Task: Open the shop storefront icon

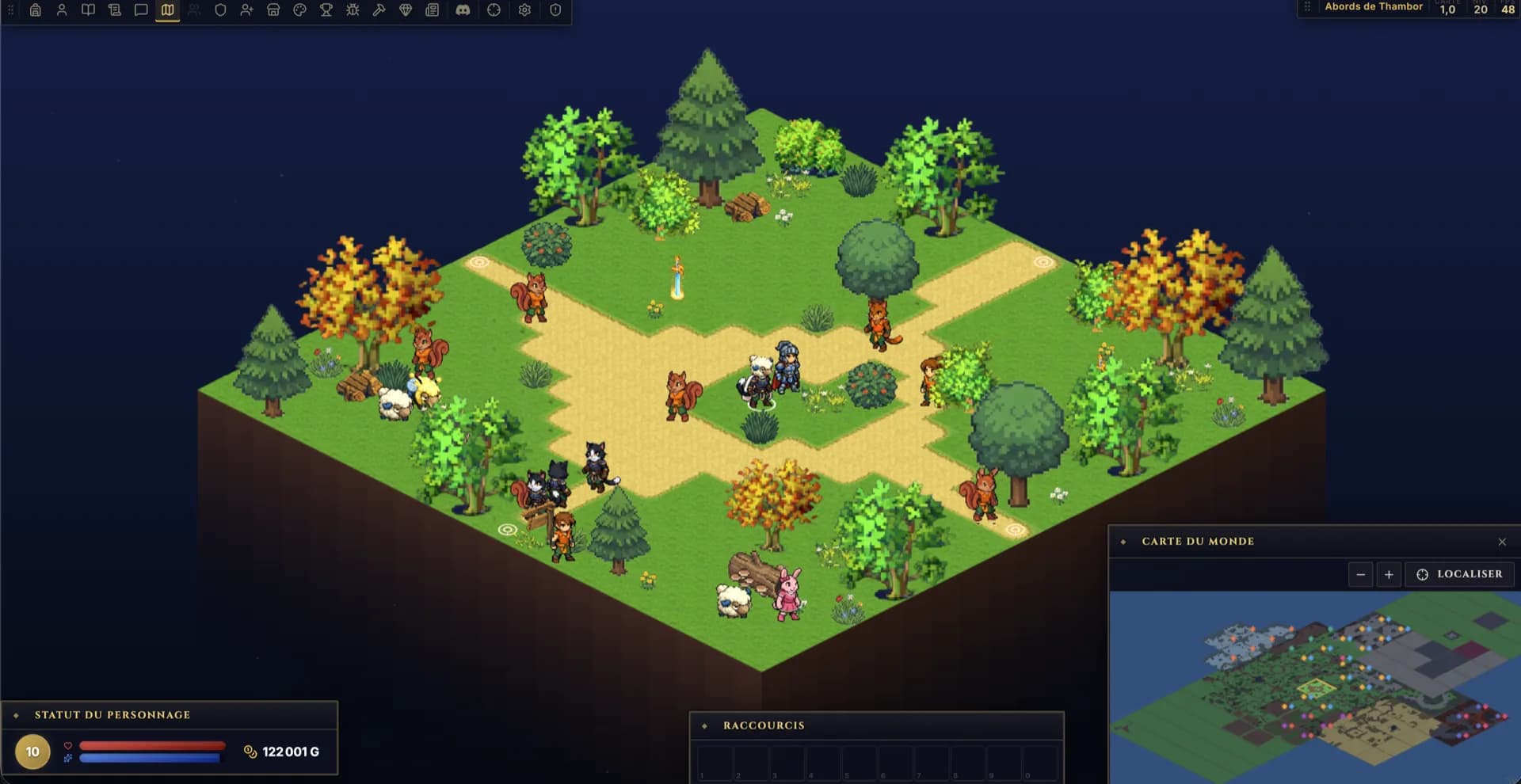Action: pos(273,10)
